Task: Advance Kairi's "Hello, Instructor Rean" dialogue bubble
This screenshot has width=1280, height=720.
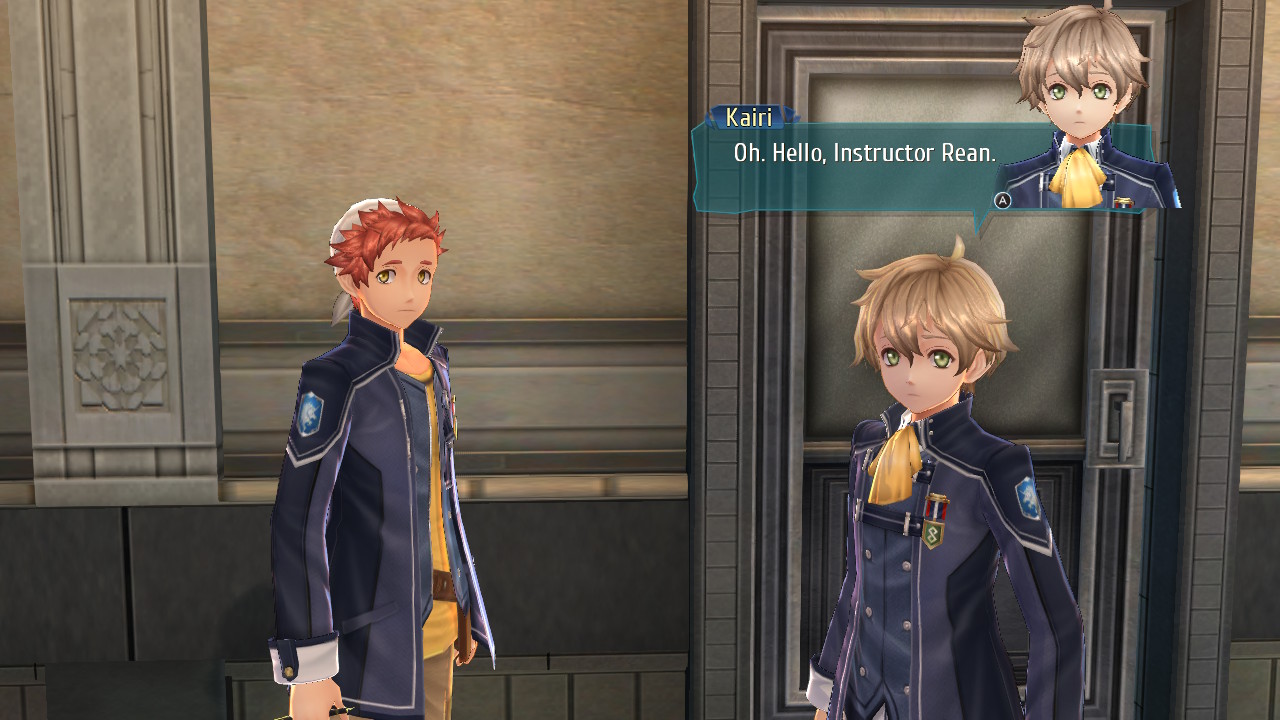Action: tap(1002, 200)
